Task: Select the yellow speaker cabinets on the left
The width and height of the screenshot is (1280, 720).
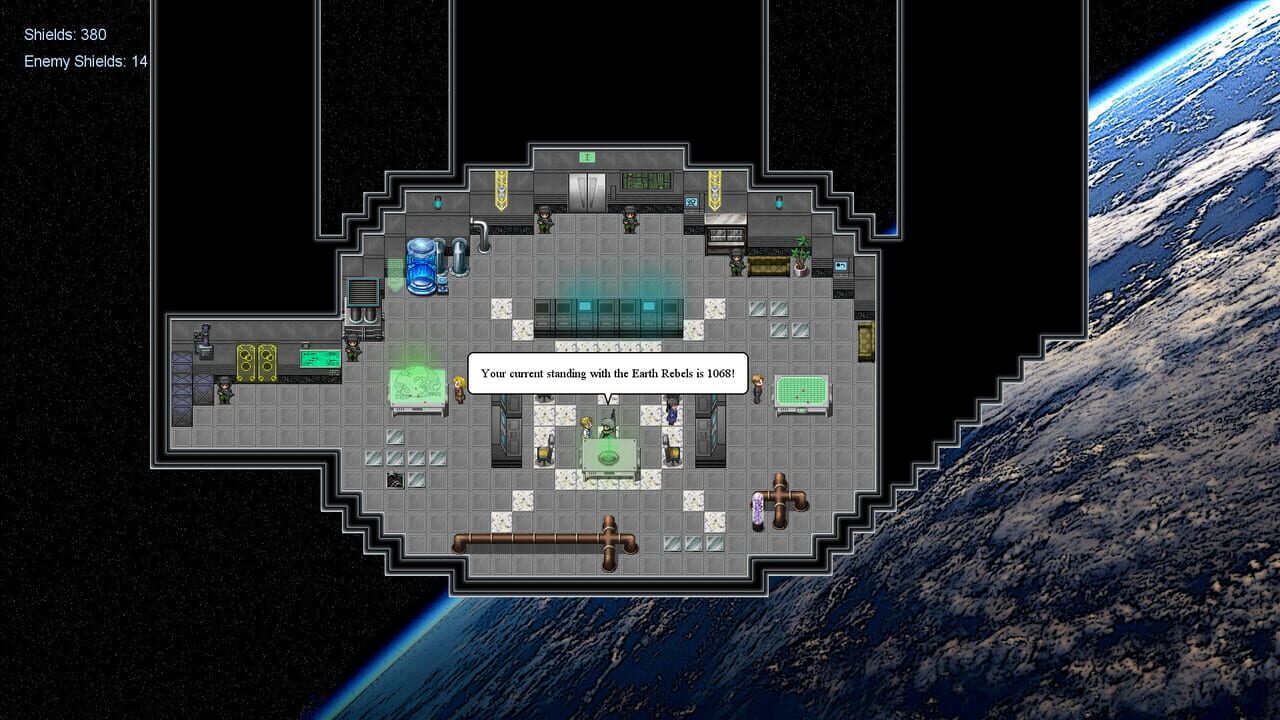Action: [257, 361]
